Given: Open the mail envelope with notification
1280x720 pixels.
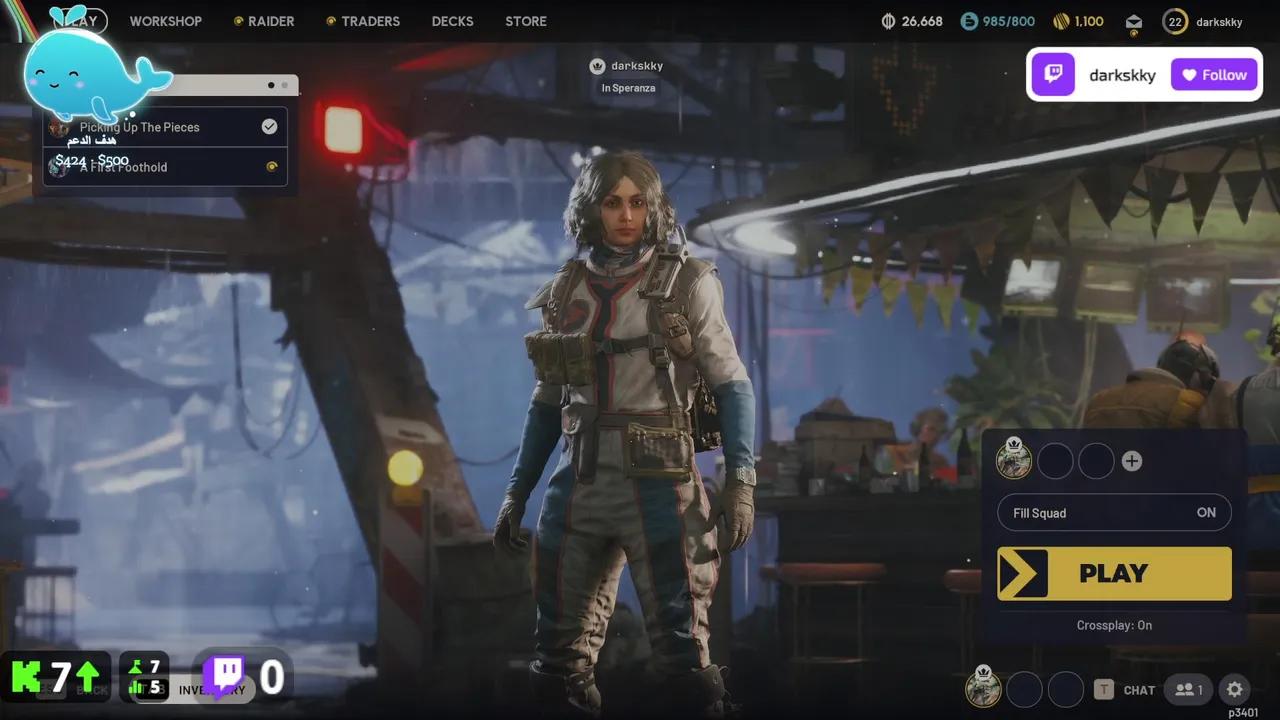Looking at the screenshot, I should (1133, 21).
